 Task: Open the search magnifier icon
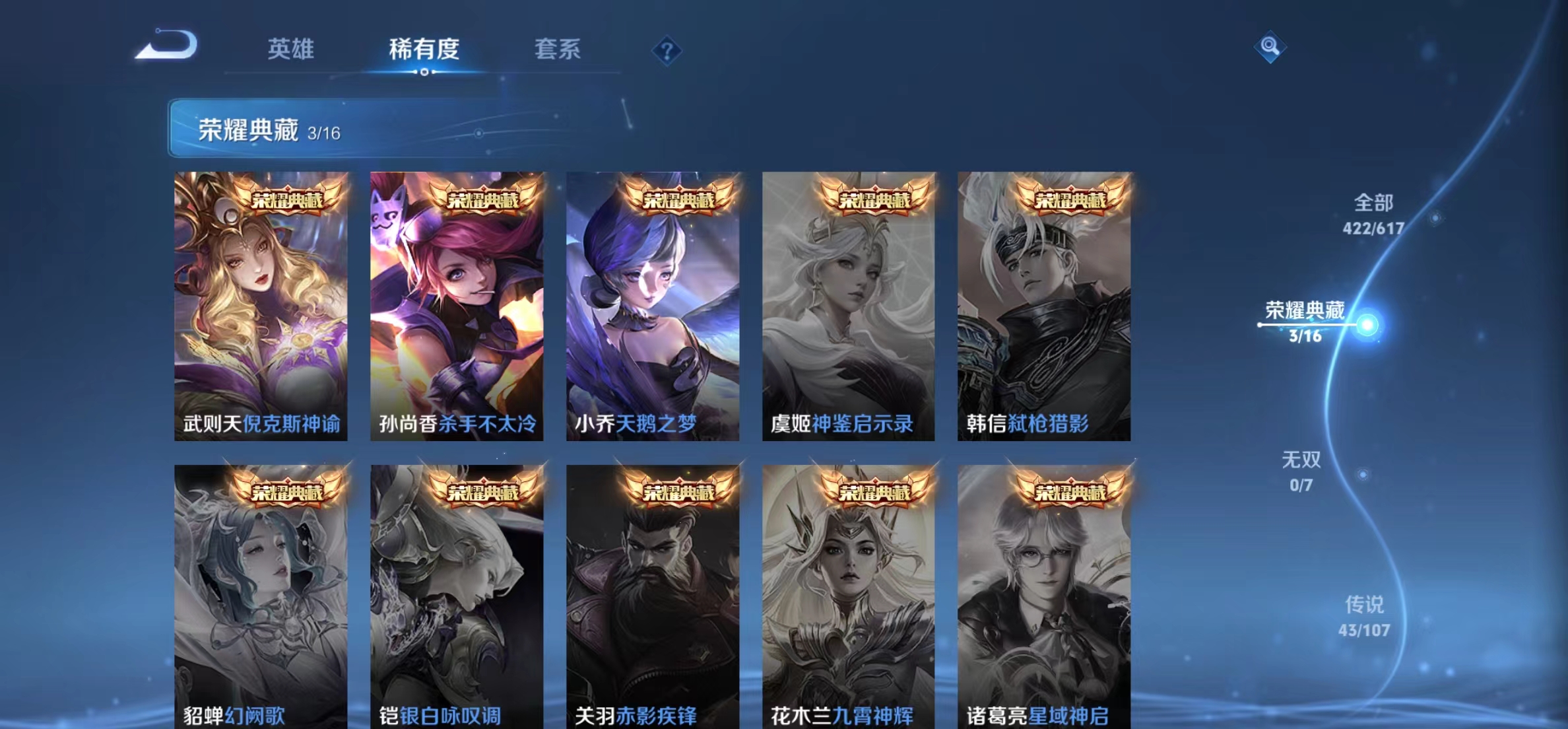tap(1269, 45)
